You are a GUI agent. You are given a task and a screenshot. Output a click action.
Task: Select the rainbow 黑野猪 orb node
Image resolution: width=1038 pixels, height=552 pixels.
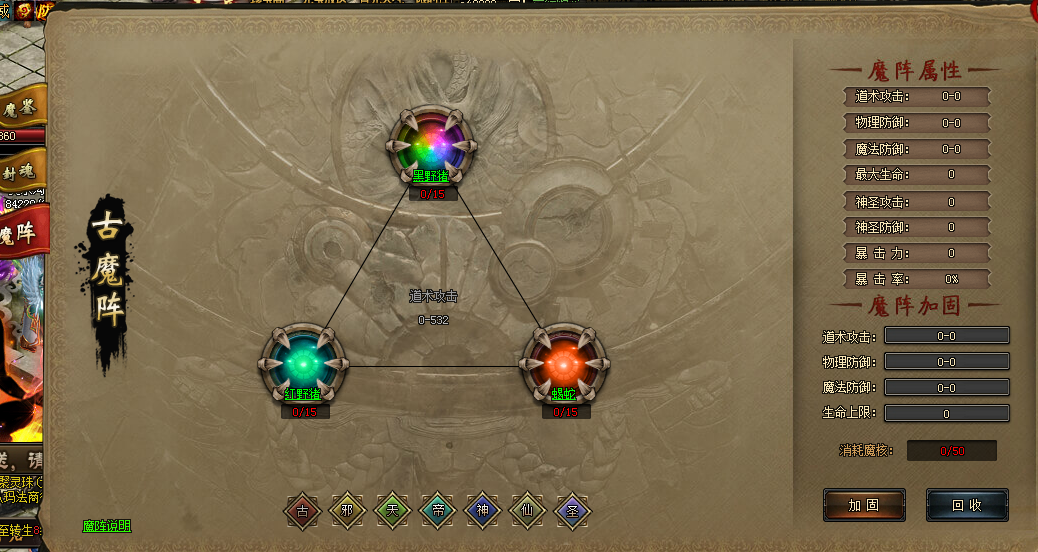[x=433, y=145]
